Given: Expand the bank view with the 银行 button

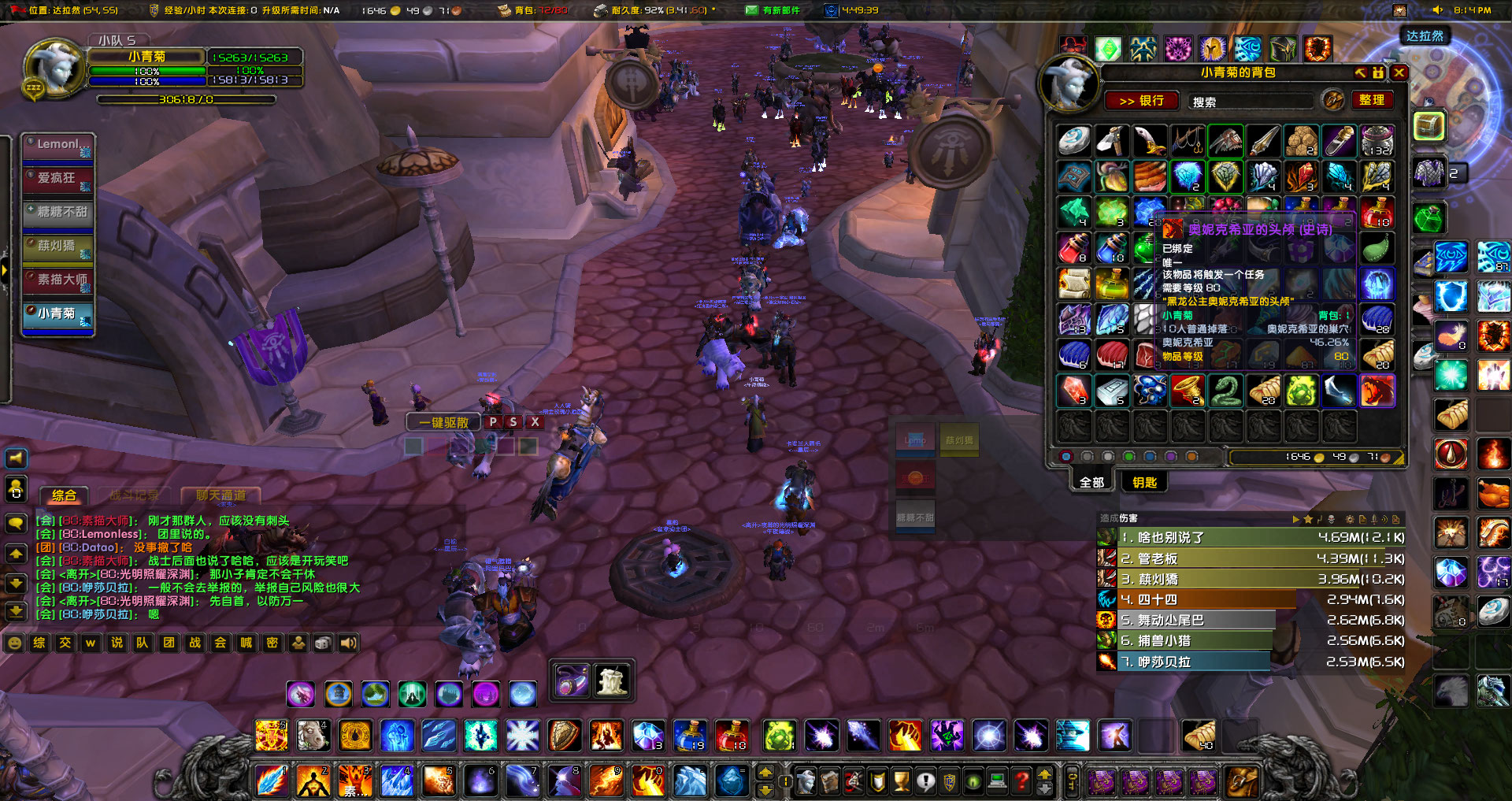Looking at the screenshot, I should pos(1142,101).
